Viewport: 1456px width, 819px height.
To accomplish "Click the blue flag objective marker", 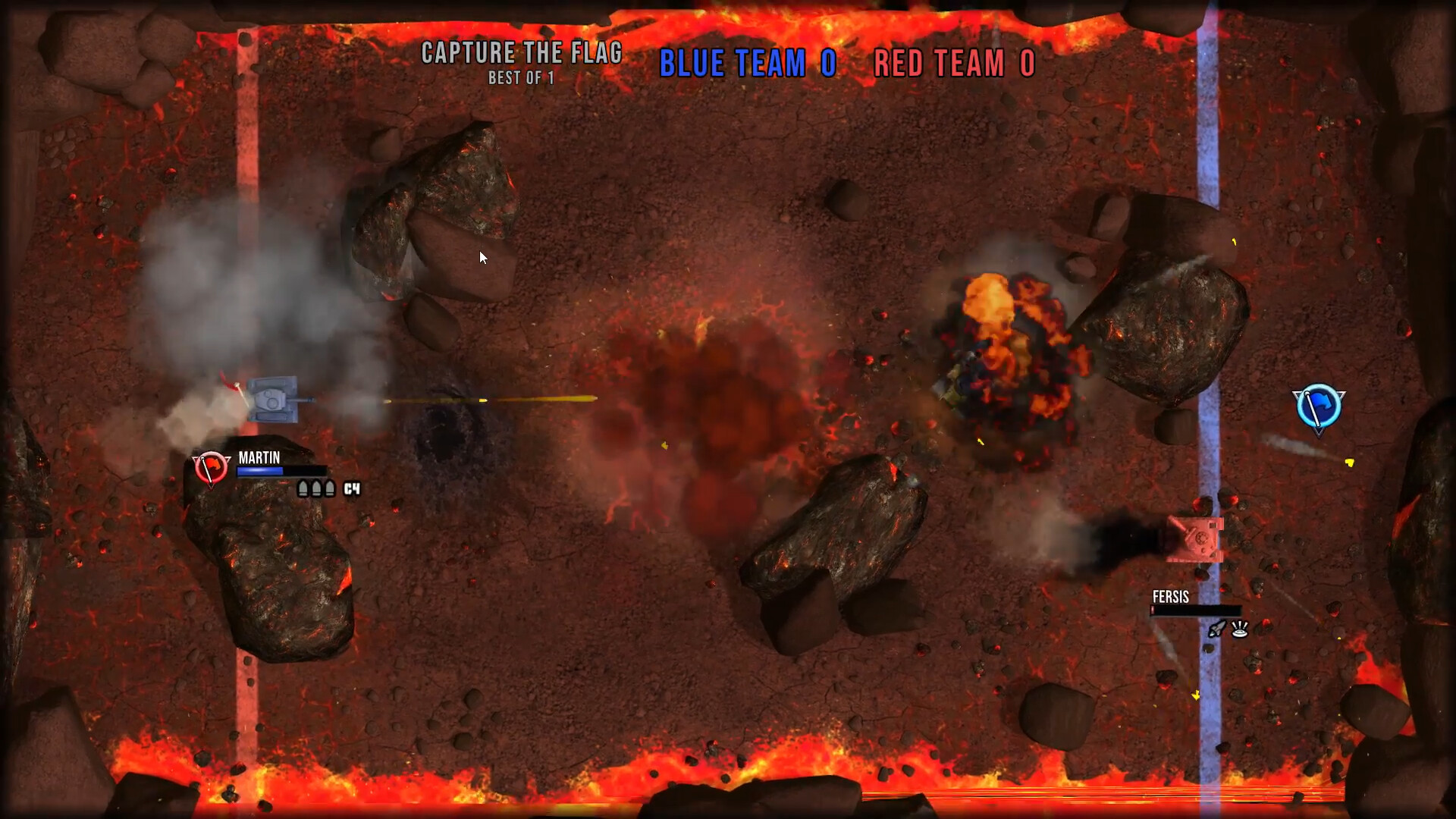I will pyautogui.click(x=1319, y=407).
